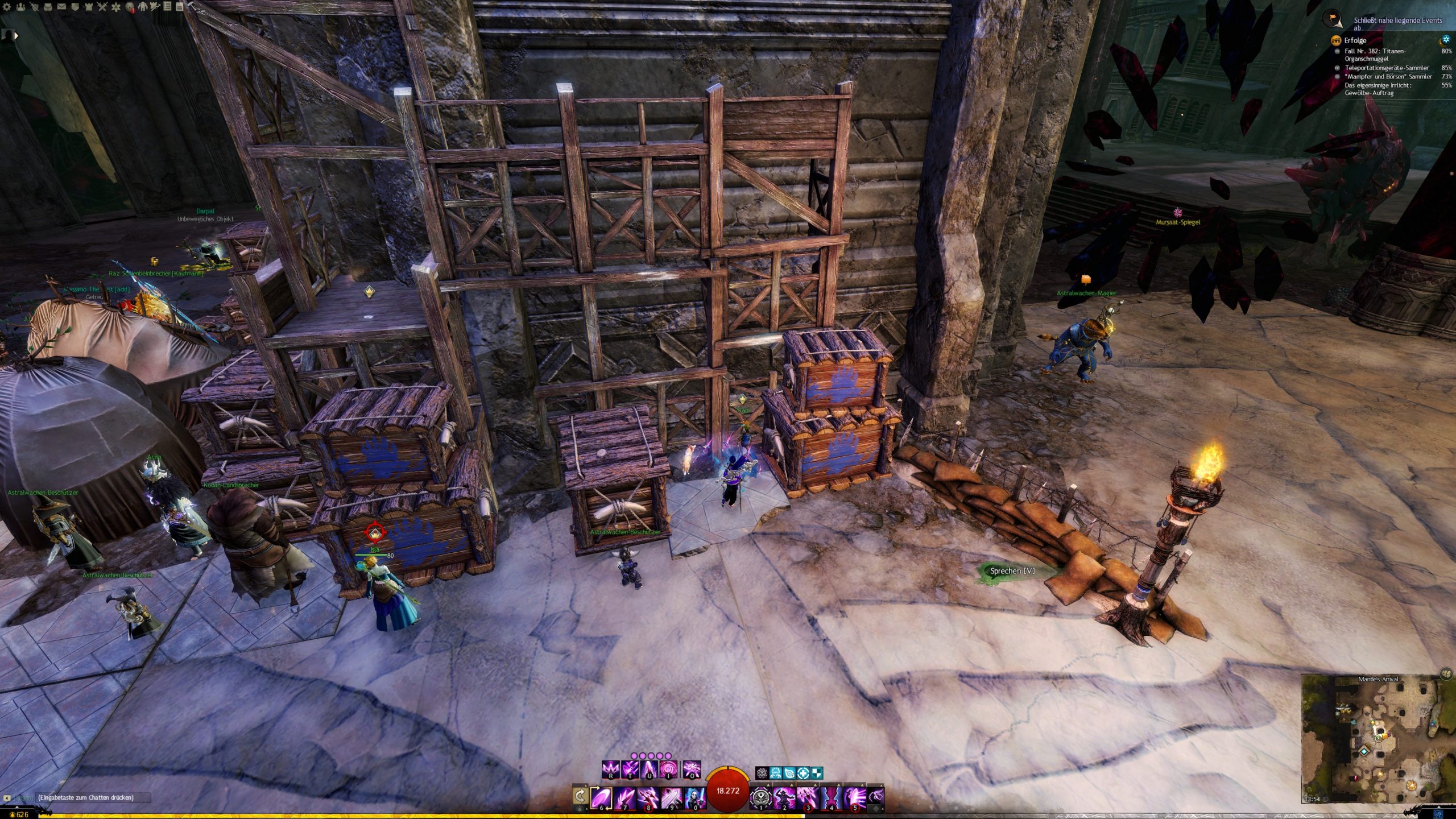Click the weapon swap arrows button

(x=580, y=795)
